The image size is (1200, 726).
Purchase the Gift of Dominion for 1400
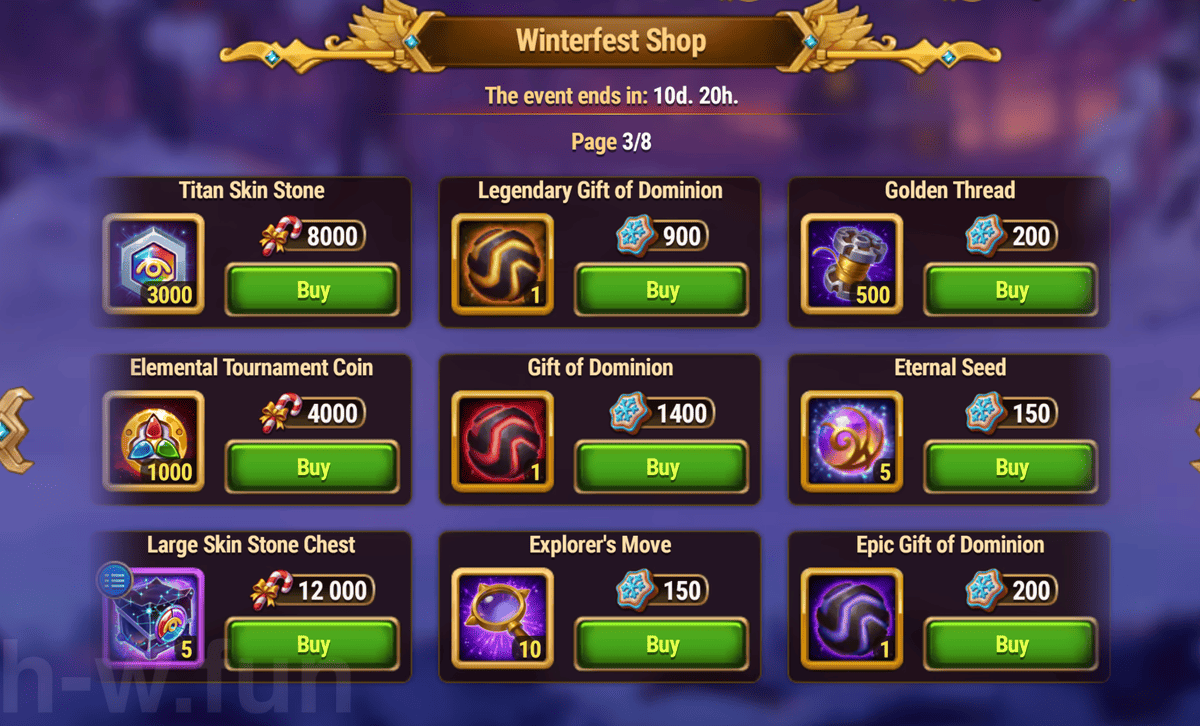click(x=662, y=468)
